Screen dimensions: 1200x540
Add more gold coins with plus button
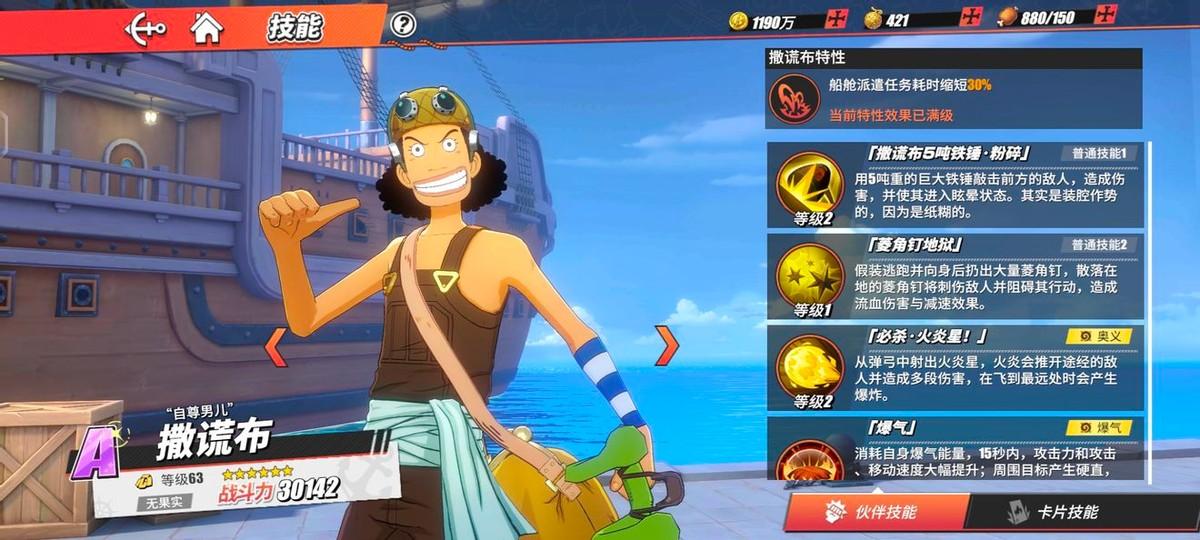click(836, 18)
